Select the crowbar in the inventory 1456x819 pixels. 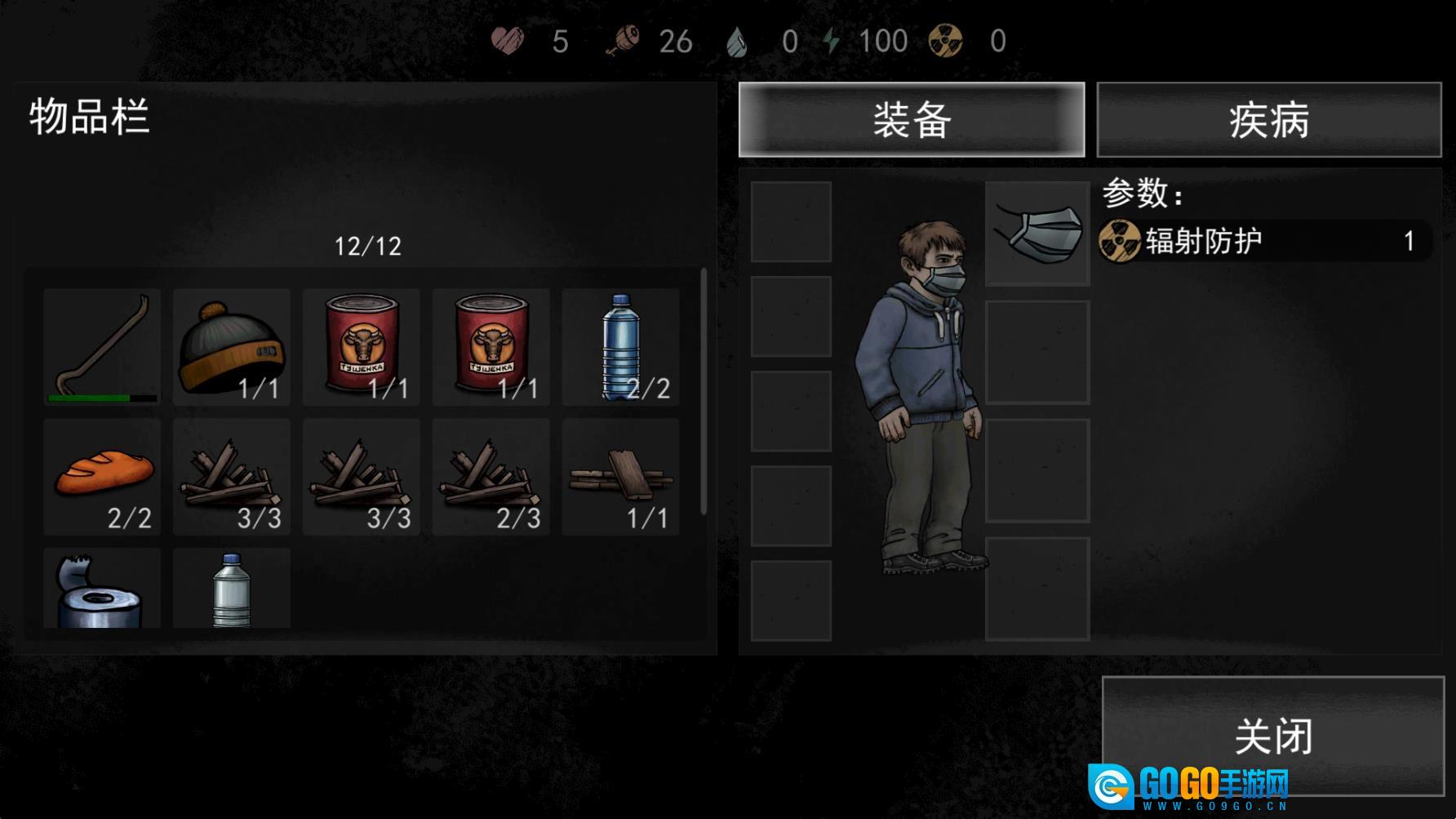coord(102,346)
